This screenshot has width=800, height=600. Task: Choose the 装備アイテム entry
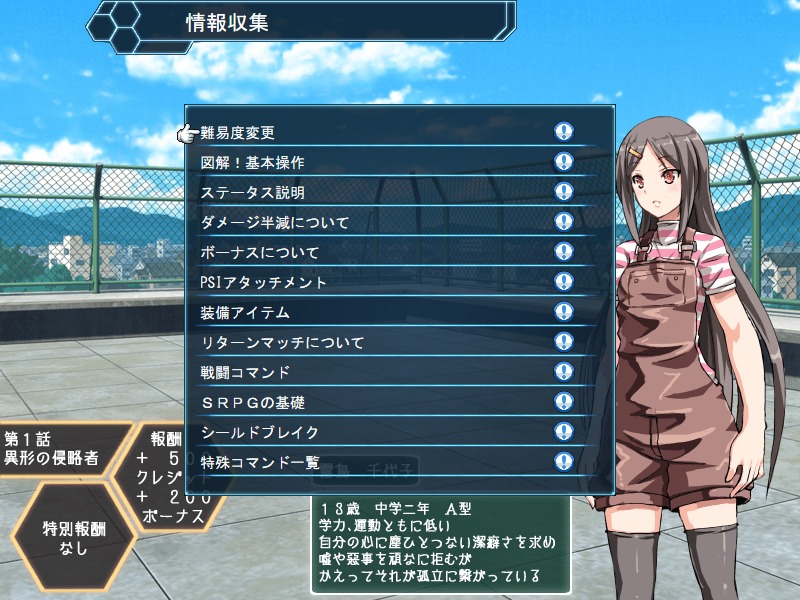pyautogui.click(x=245, y=312)
